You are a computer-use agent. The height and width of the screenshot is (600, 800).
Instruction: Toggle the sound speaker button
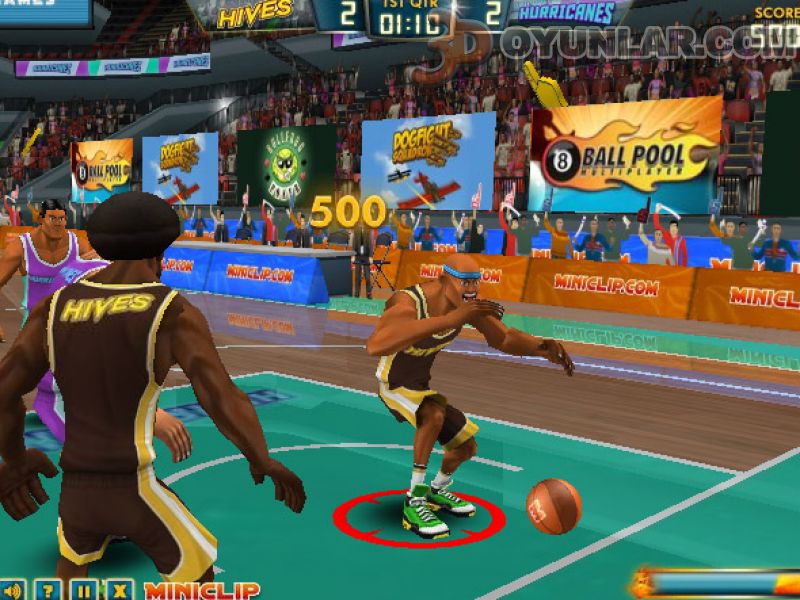(11, 590)
